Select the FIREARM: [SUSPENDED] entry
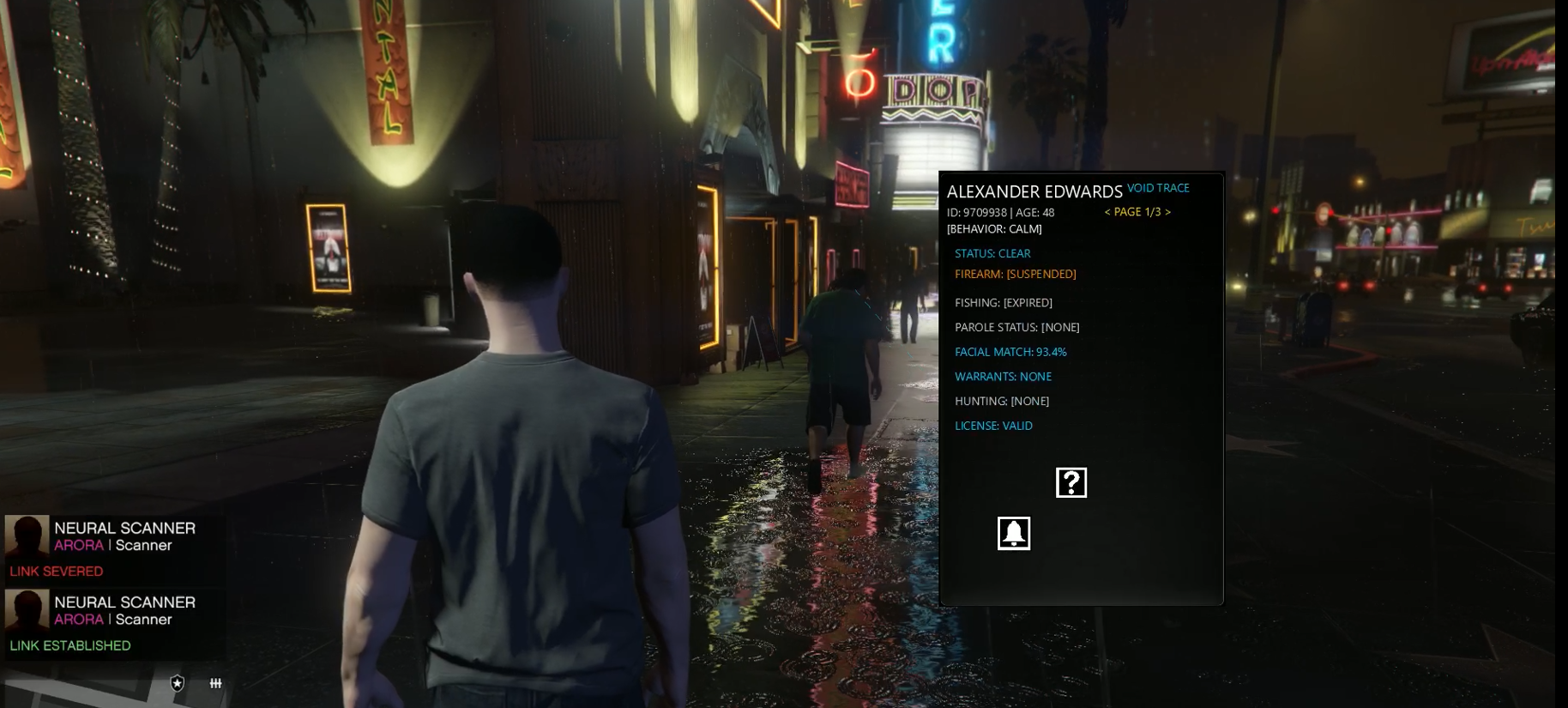The height and width of the screenshot is (708, 1568). tap(1015, 274)
